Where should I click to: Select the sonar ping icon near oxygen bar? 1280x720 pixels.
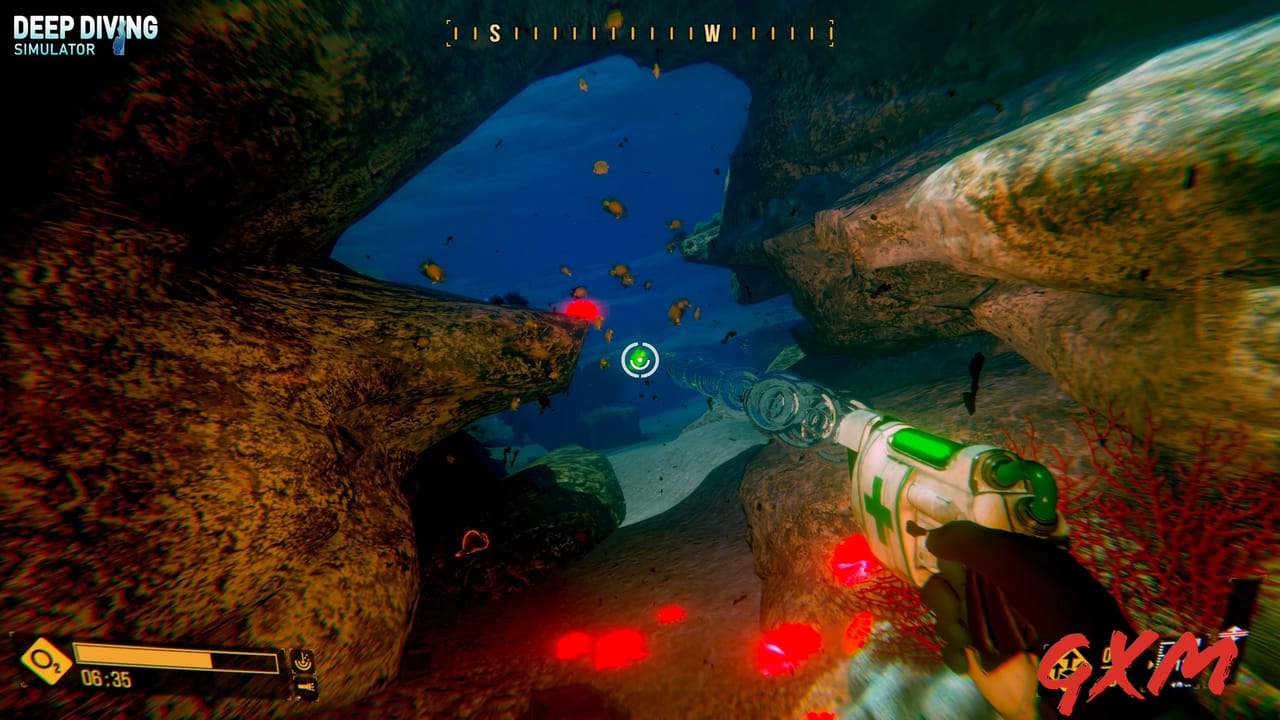pyautogui.click(x=302, y=661)
